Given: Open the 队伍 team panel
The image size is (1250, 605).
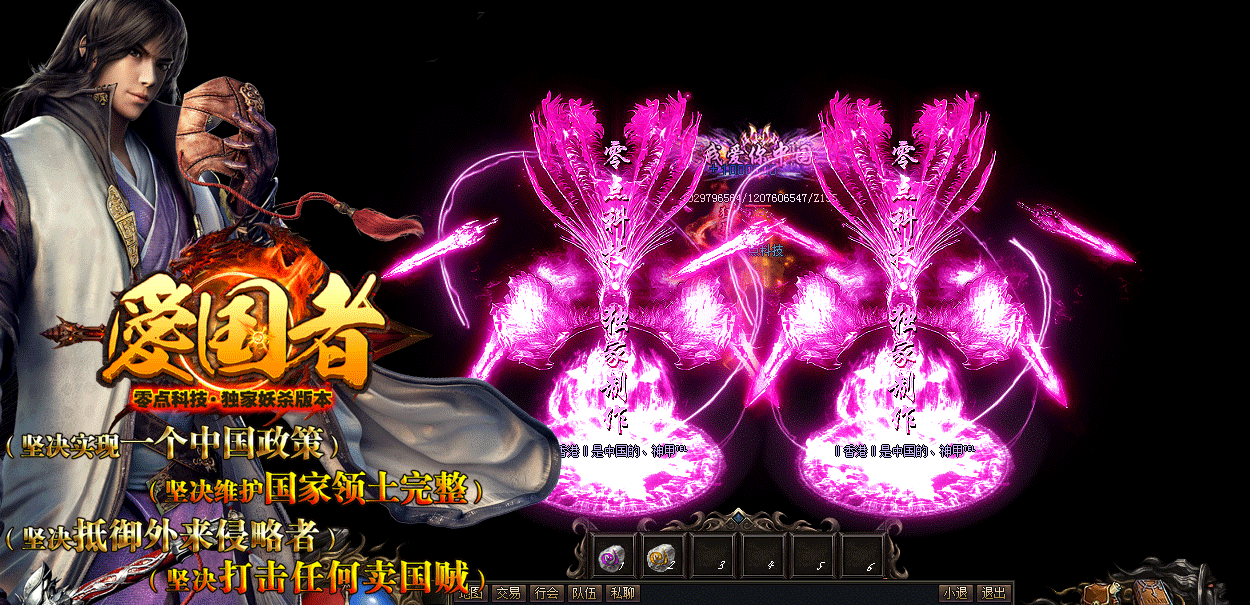Looking at the screenshot, I should click(x=584, y=593).
